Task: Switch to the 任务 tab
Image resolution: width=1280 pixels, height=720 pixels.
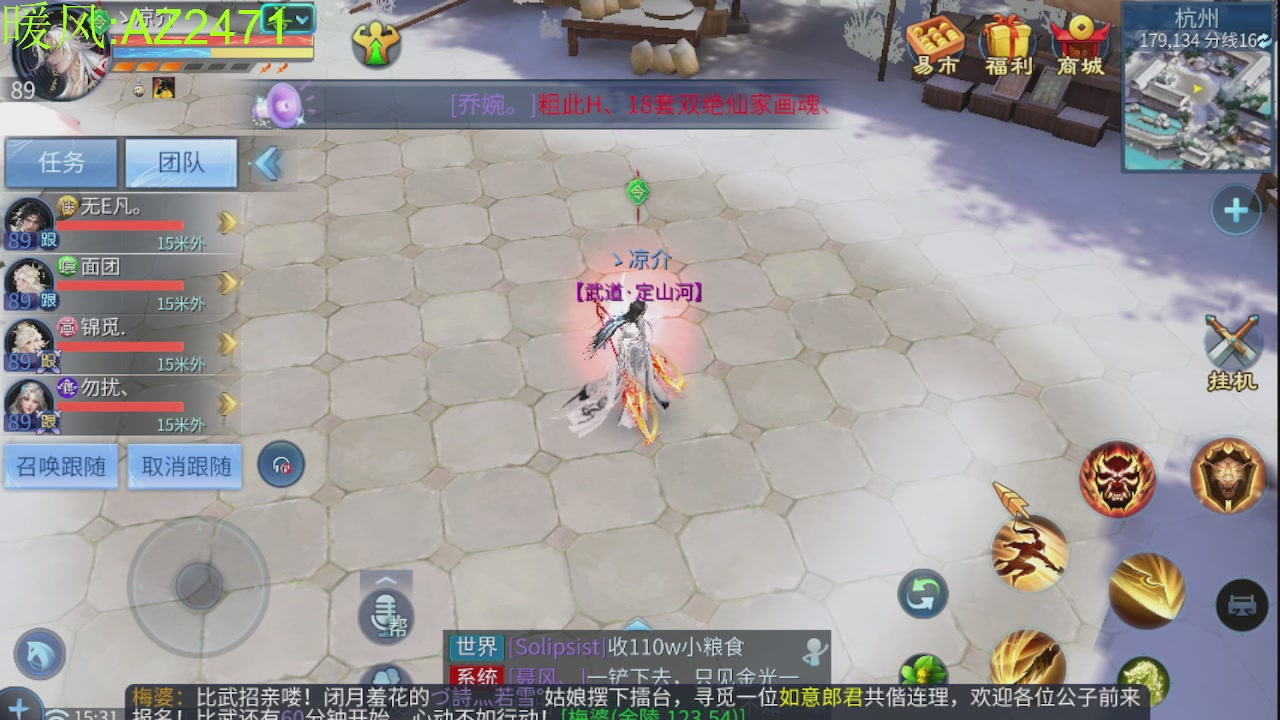Action: 60,163
